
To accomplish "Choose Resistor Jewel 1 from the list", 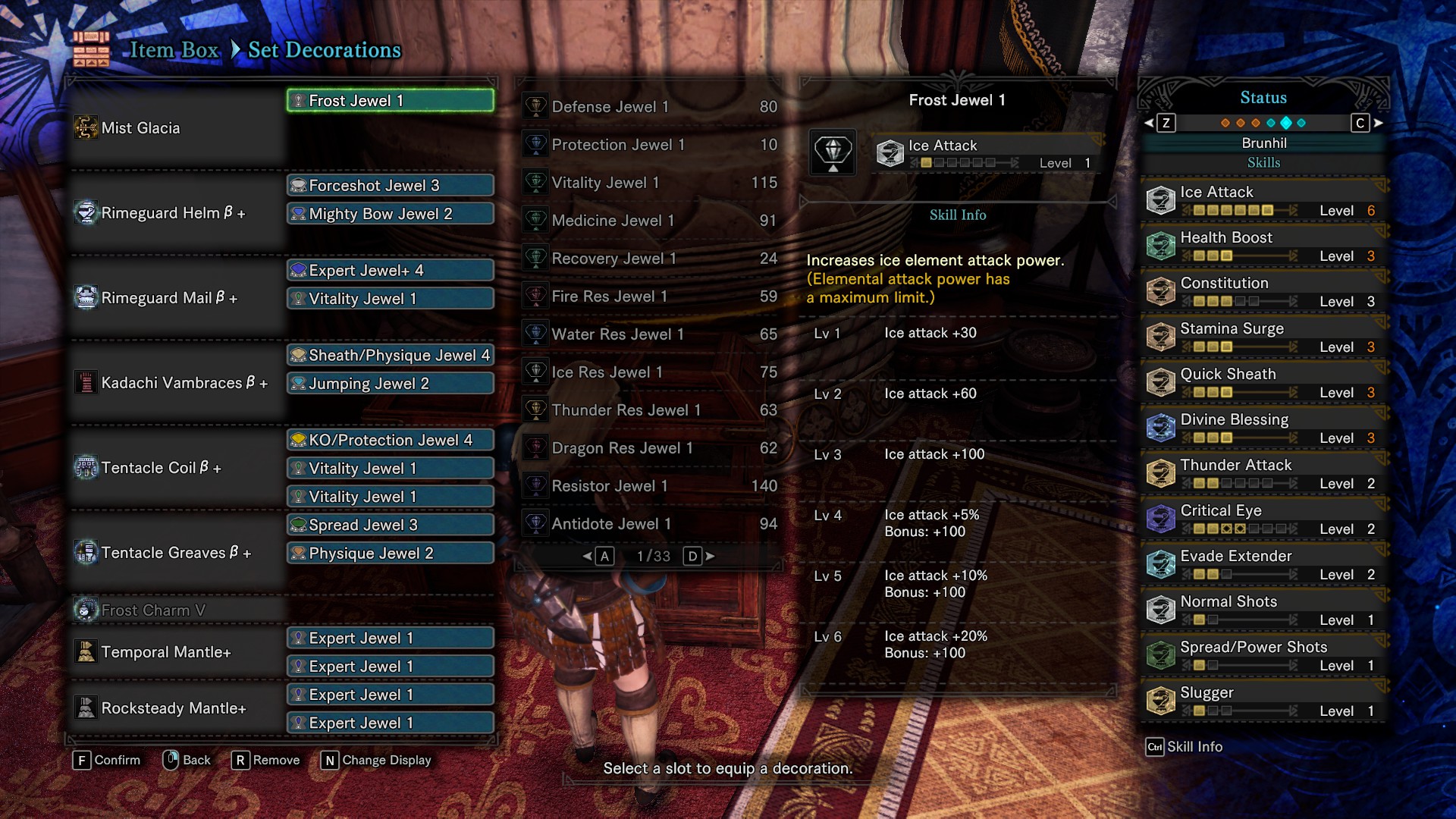I will [651, 486].
